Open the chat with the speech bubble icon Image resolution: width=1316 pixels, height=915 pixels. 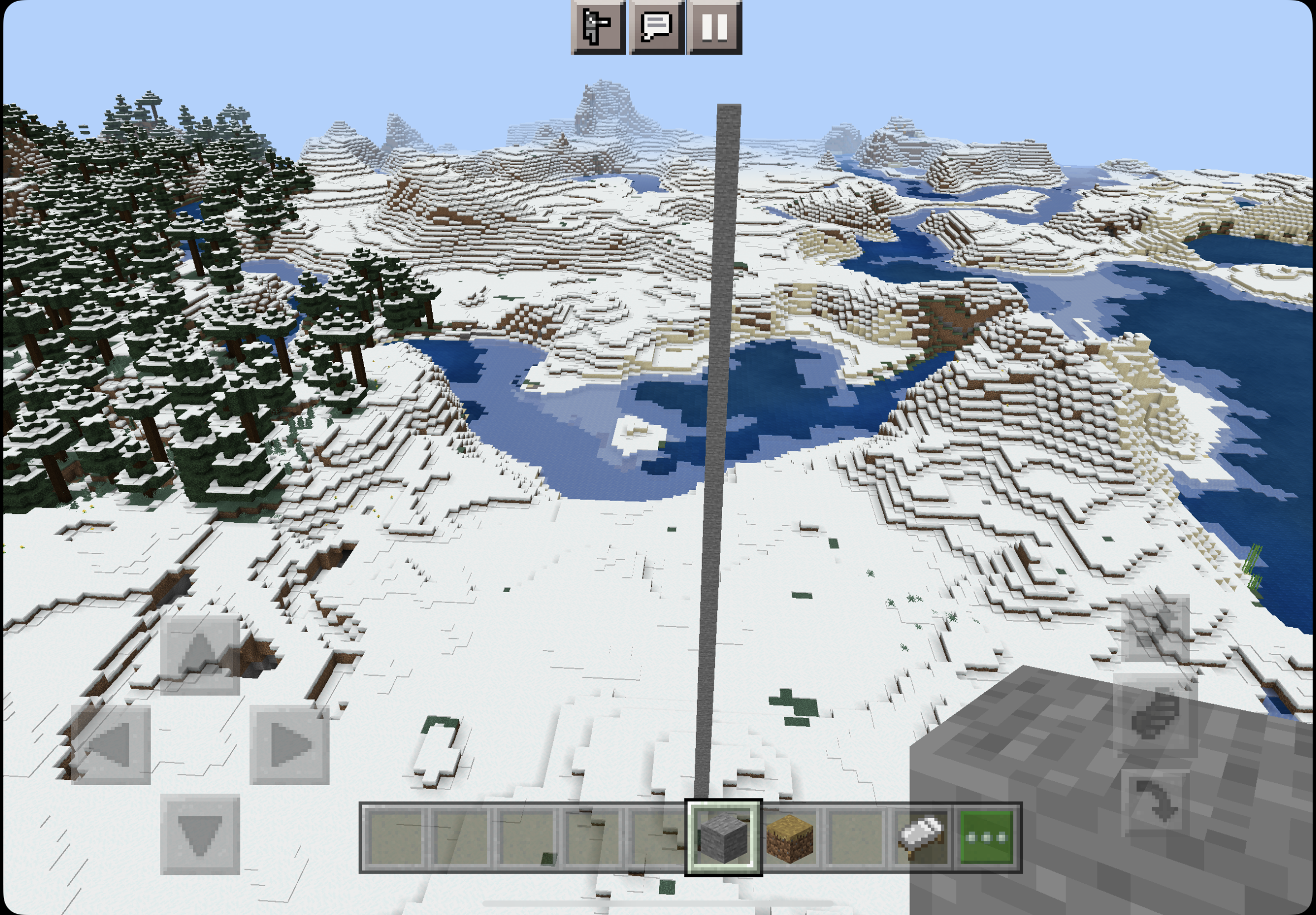[x=656, y=29]
